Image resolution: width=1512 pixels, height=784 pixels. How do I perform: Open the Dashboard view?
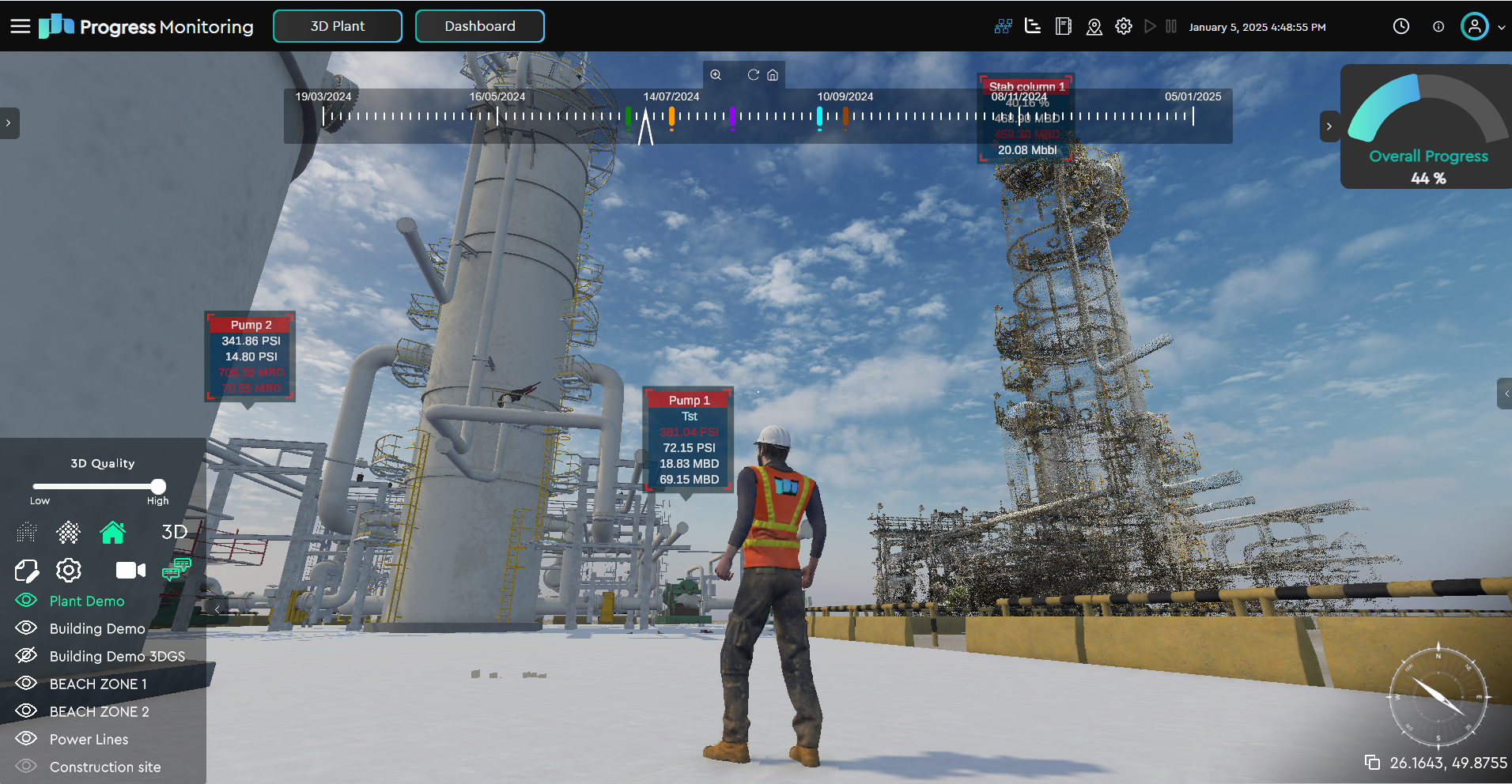479,26
